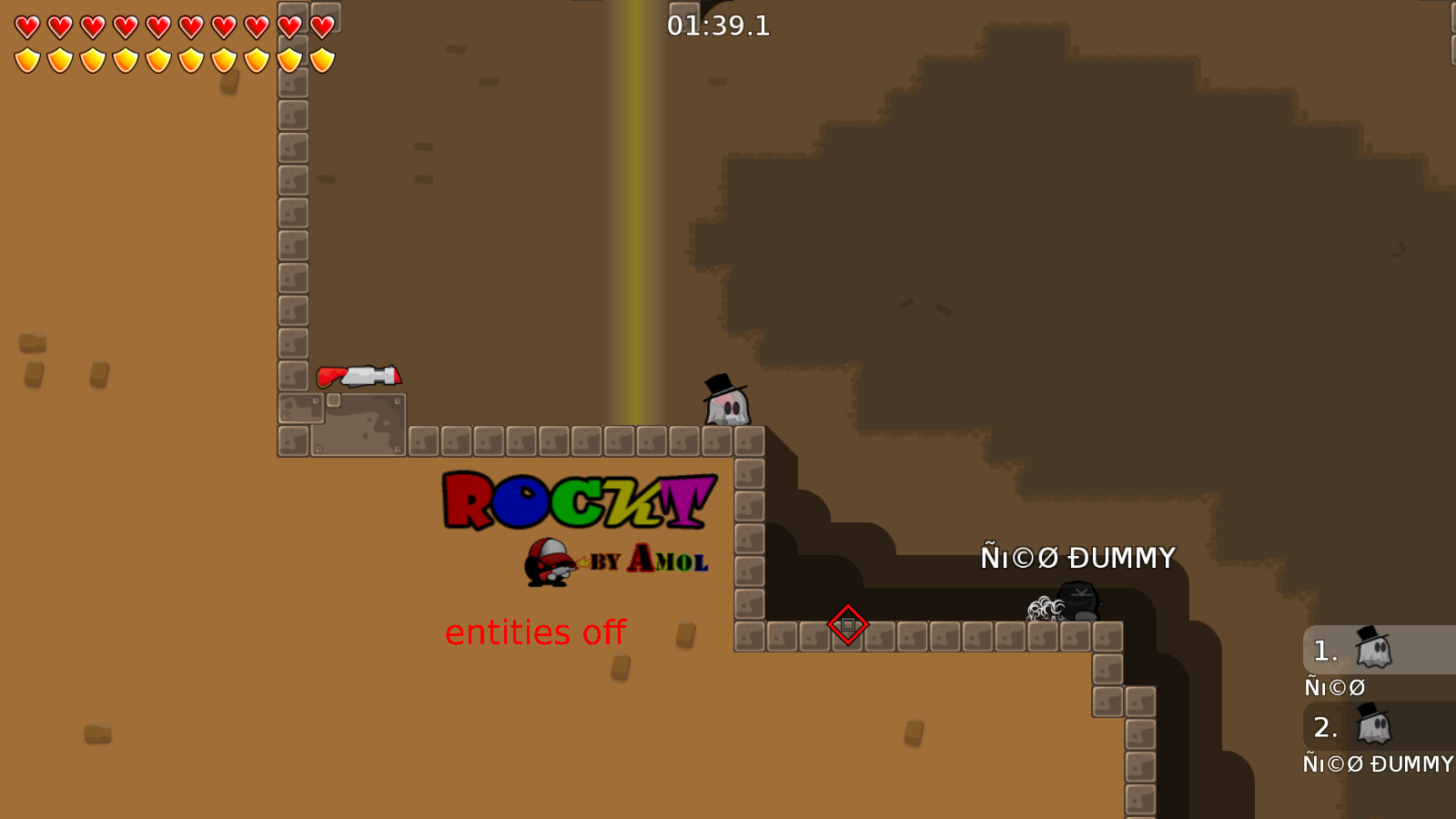
Task: Select the 'Ñı©Ø ÐUMMY' name label above the crate
Action: tap(1077, 556)
